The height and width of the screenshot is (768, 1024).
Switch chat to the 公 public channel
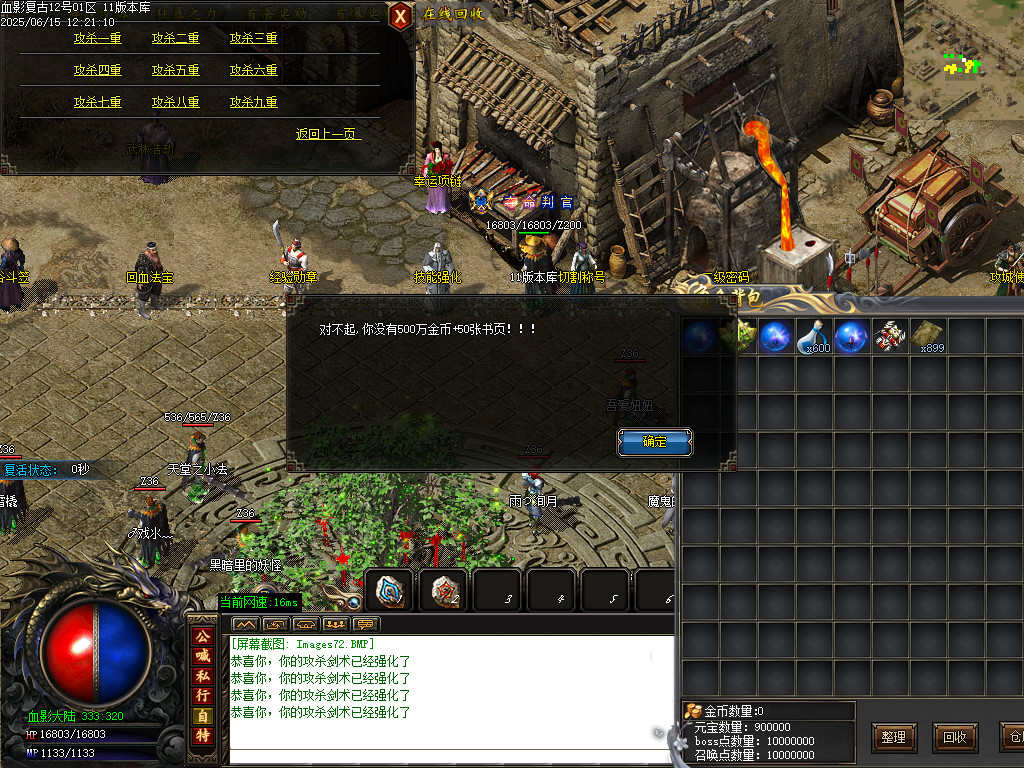[x=203, y=637]
